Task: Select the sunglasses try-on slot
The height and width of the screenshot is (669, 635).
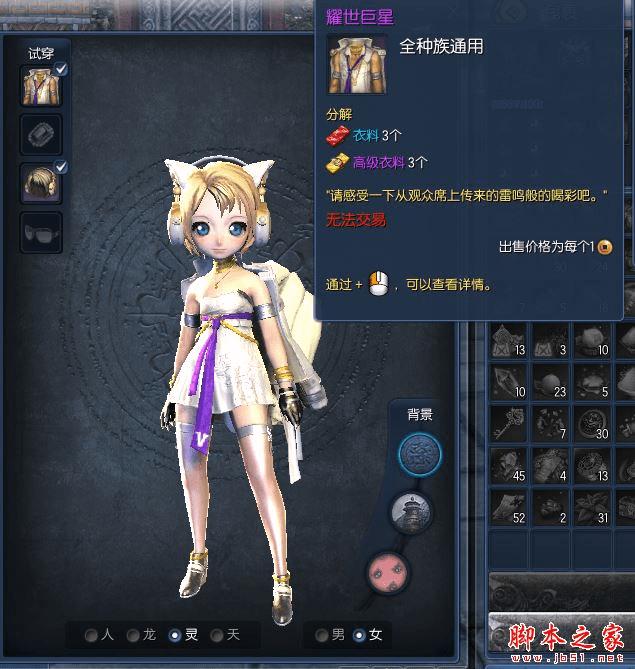Action: pyautogui.click(x=41, y=232)
